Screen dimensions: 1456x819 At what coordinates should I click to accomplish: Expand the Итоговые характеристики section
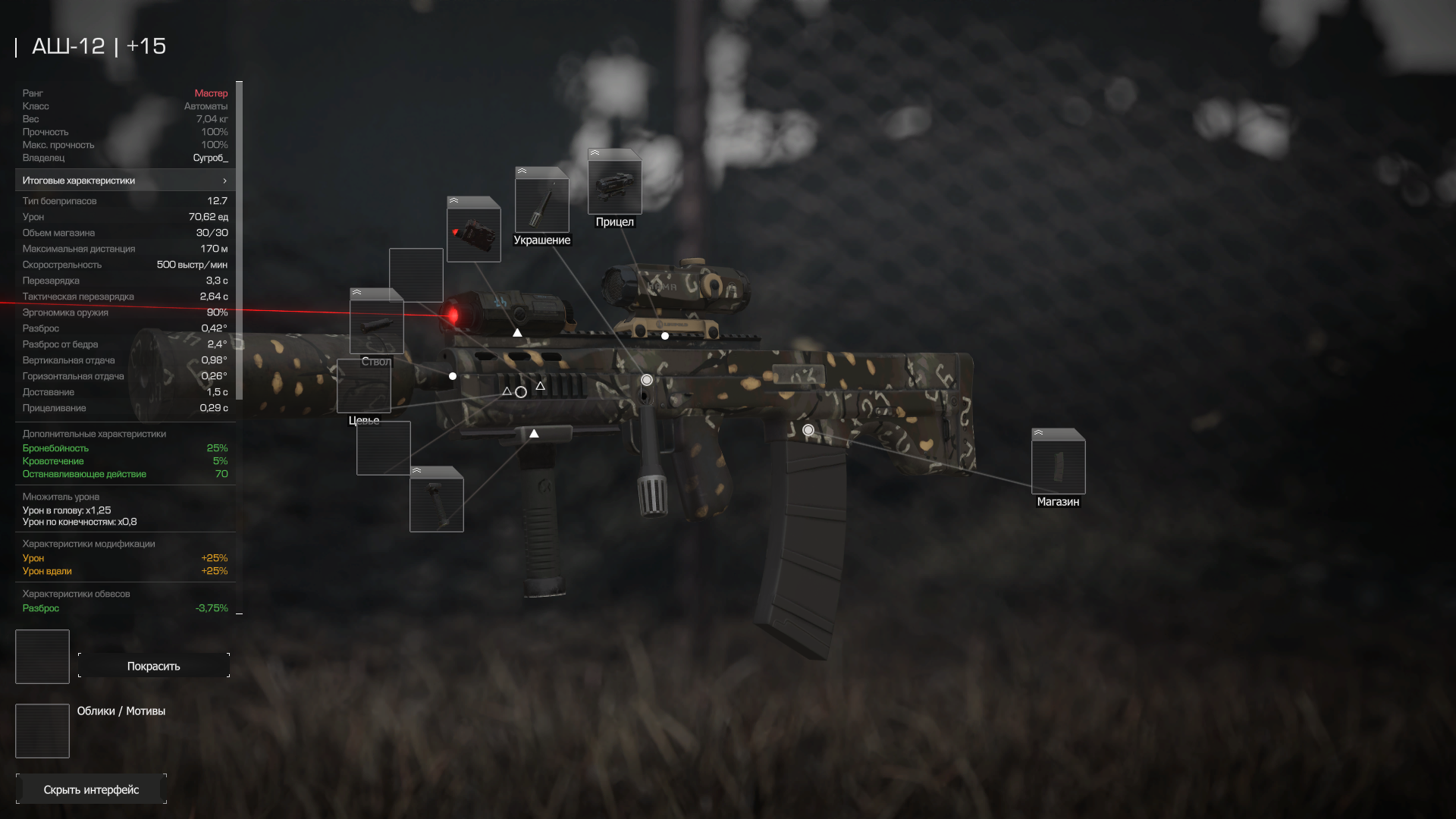click(x=125, y=180)
